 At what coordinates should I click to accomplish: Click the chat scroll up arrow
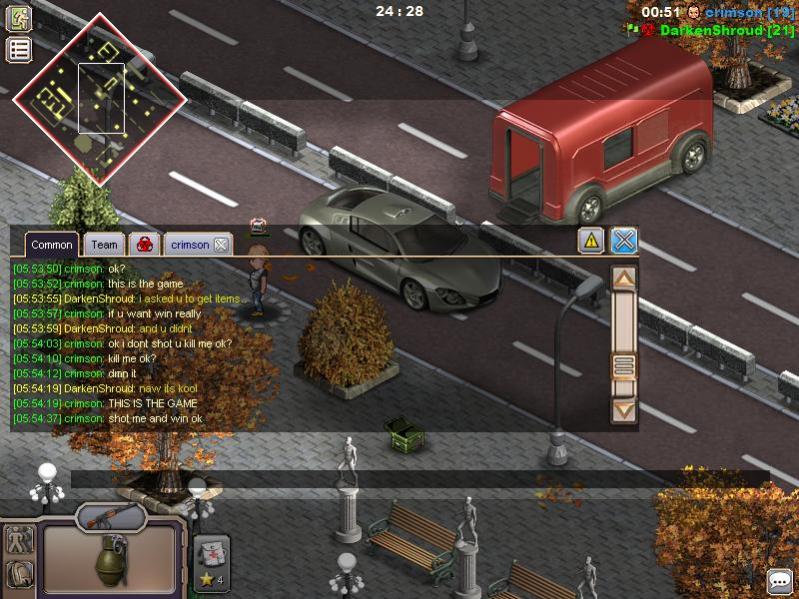click(624, 279)
